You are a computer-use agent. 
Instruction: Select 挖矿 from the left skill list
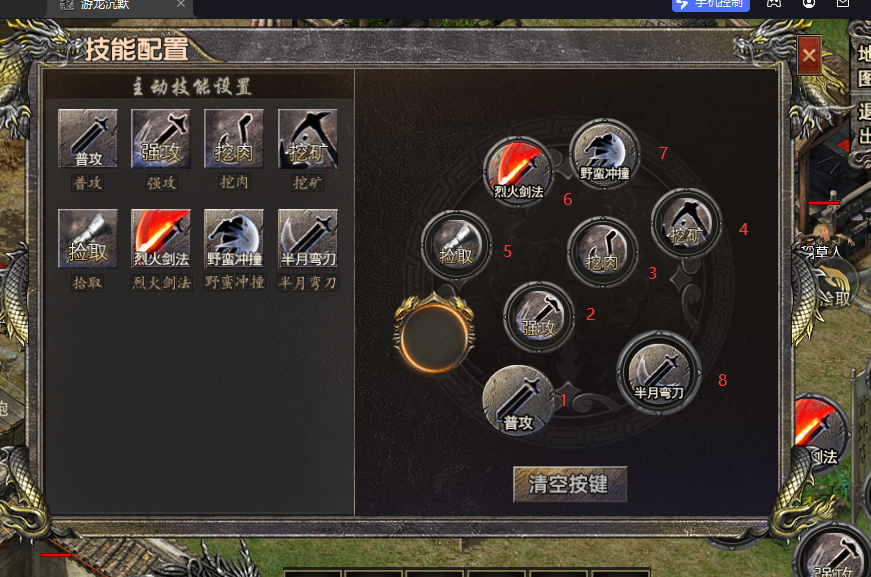pyautogui.click(x=307, y=139)
